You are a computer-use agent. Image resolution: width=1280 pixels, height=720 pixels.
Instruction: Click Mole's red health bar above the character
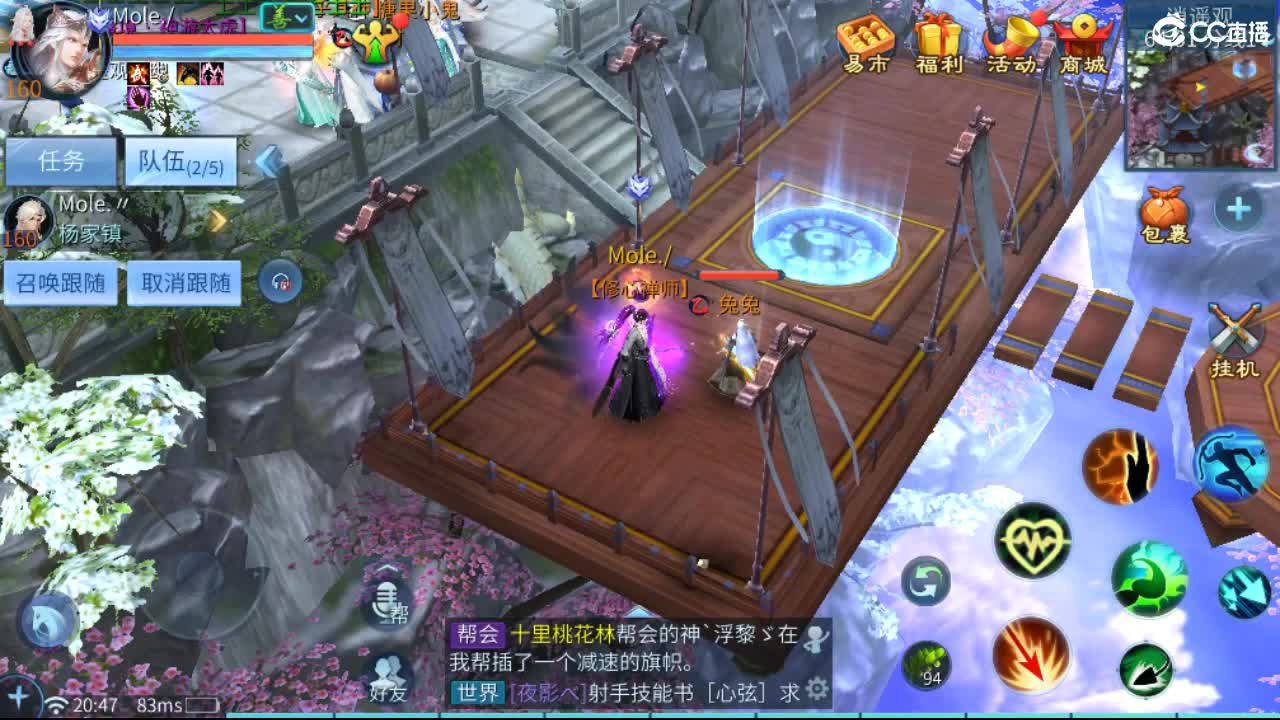click(x=737, y=277)
